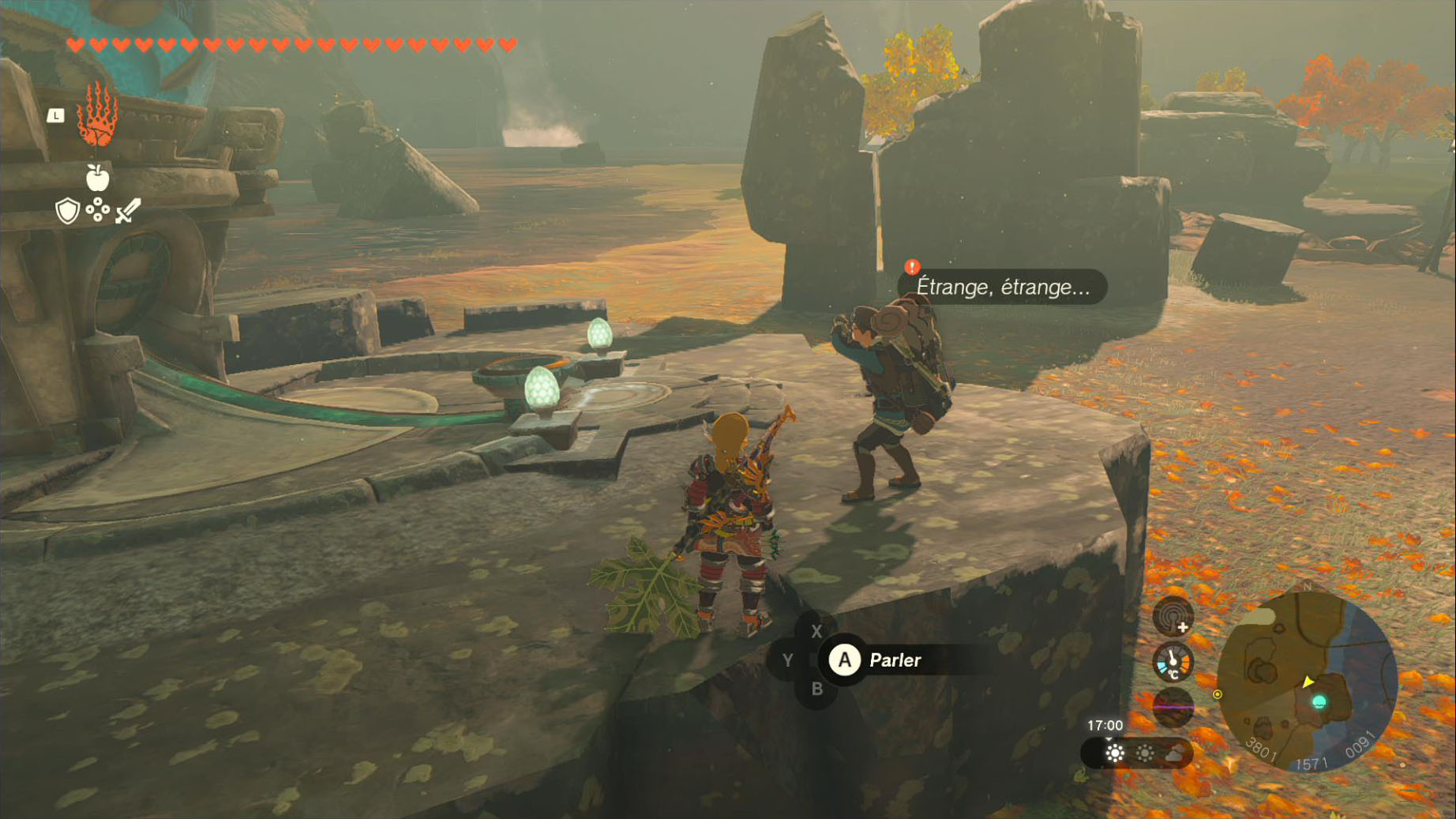Screen dimensions: 1456x819
Task: Open the sword weapon quick-select icon
Action: pos(128,211)
